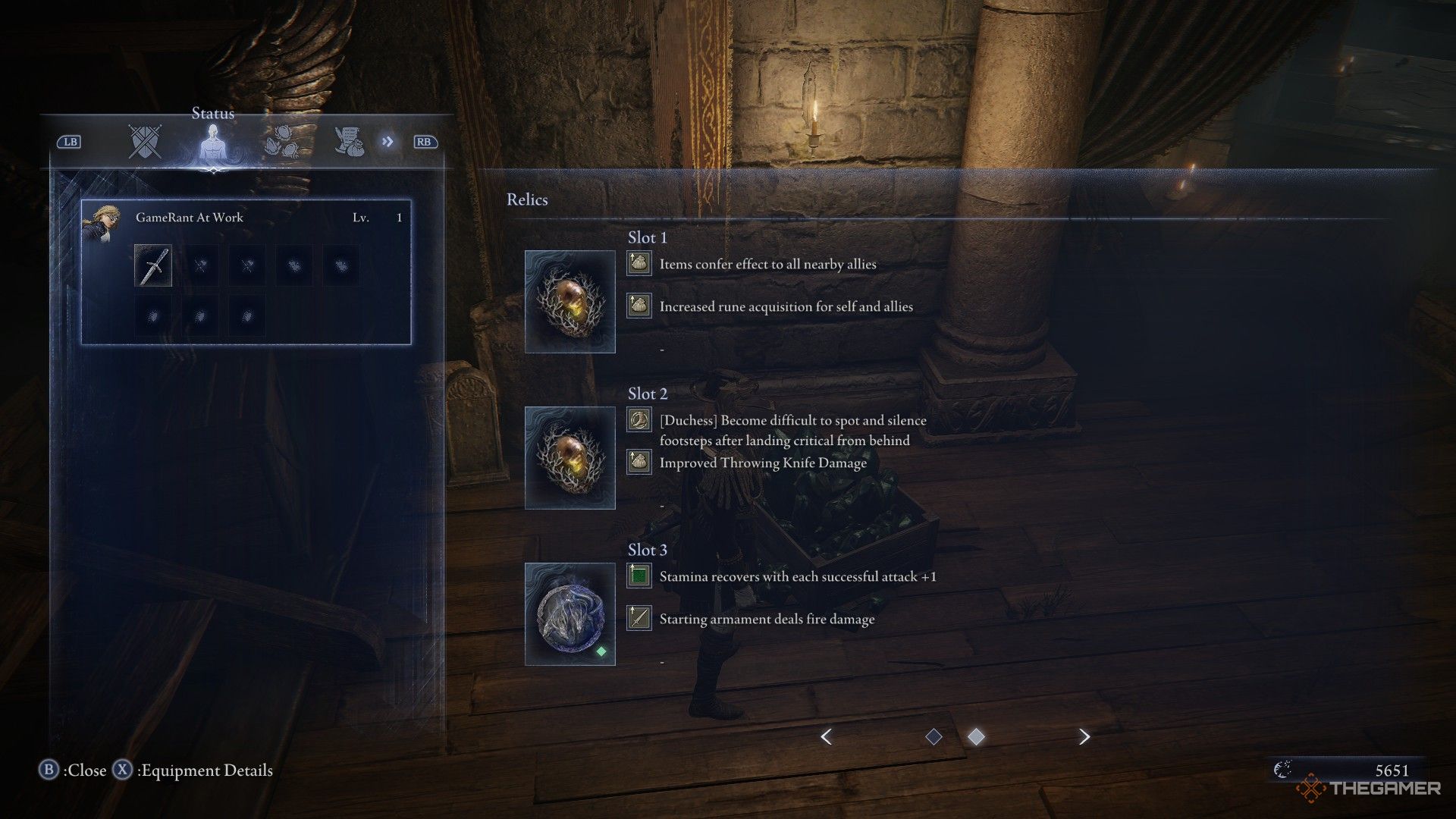1456x819 pixels.
Task: Select 'Starting armament deals fire damage' effect
Action: (767, 620)
